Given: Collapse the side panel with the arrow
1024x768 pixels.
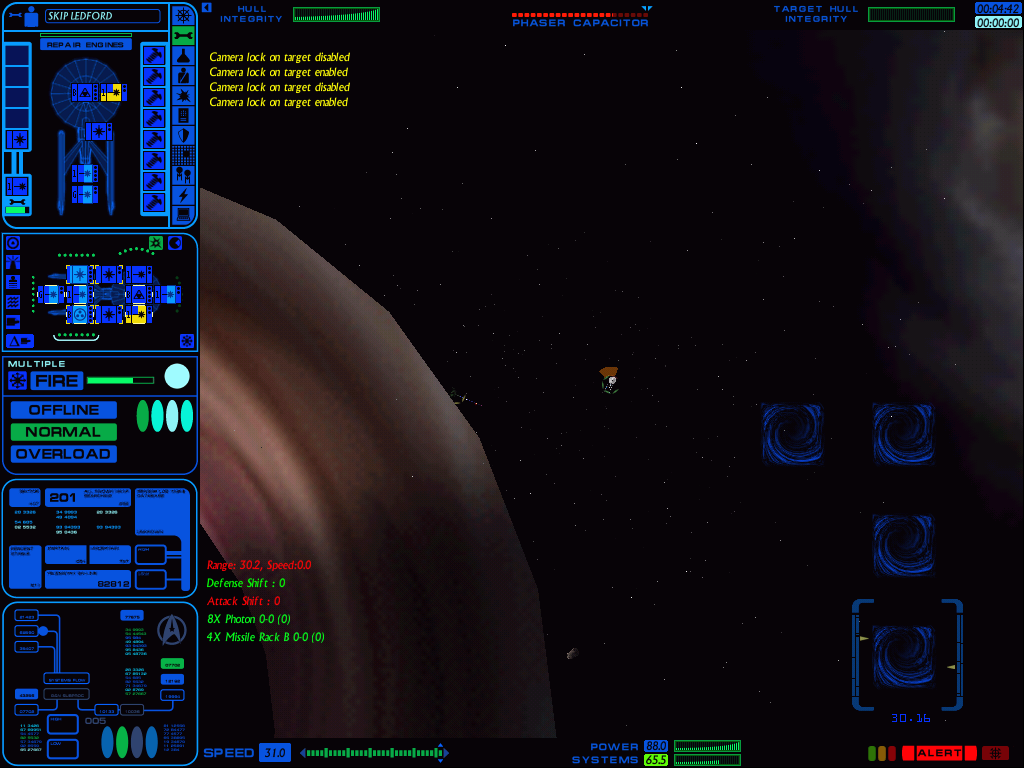Looking at the screenshot, I should click(206, 7).
